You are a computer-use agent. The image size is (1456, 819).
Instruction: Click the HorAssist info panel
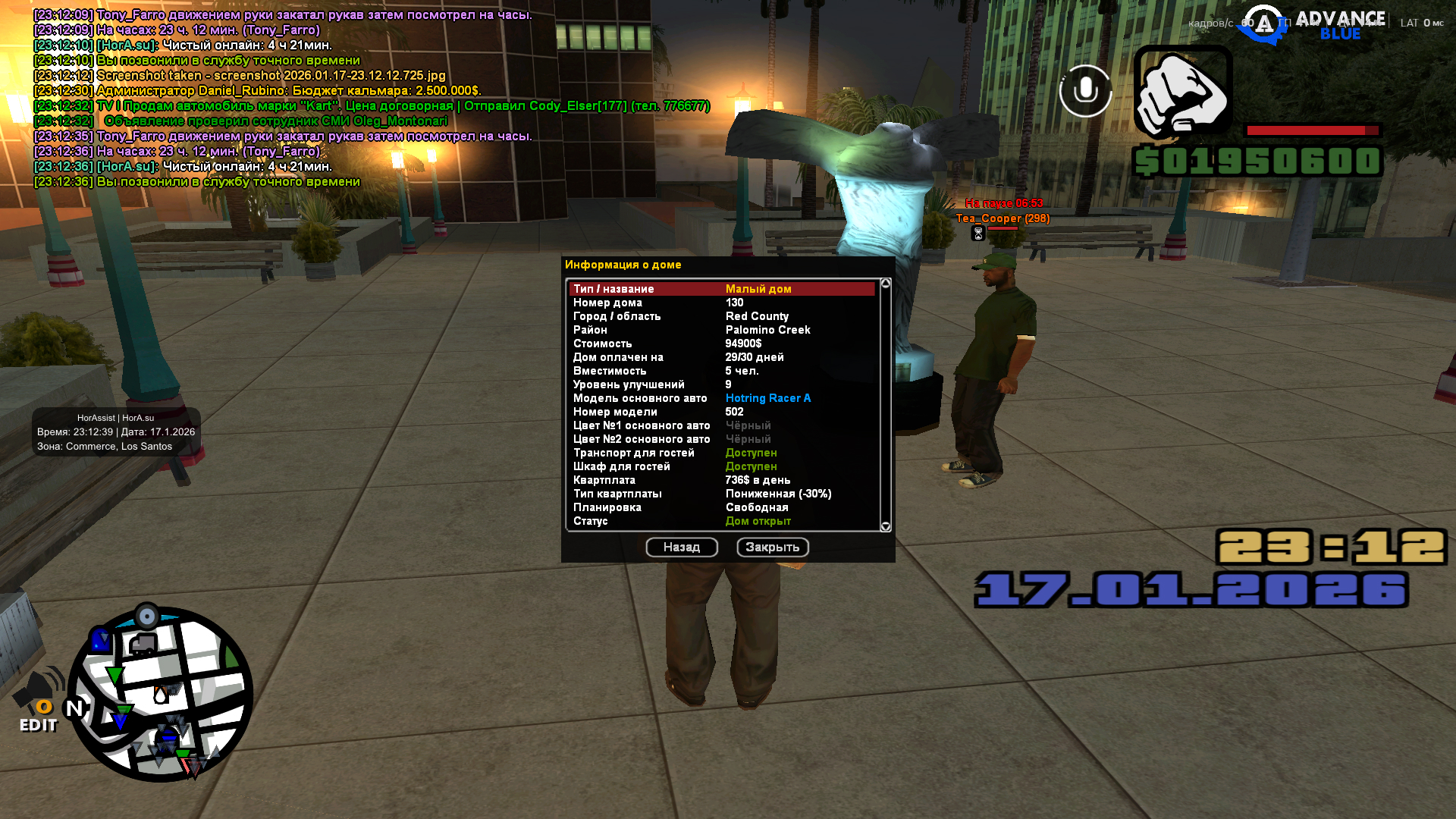coord(116,432)
